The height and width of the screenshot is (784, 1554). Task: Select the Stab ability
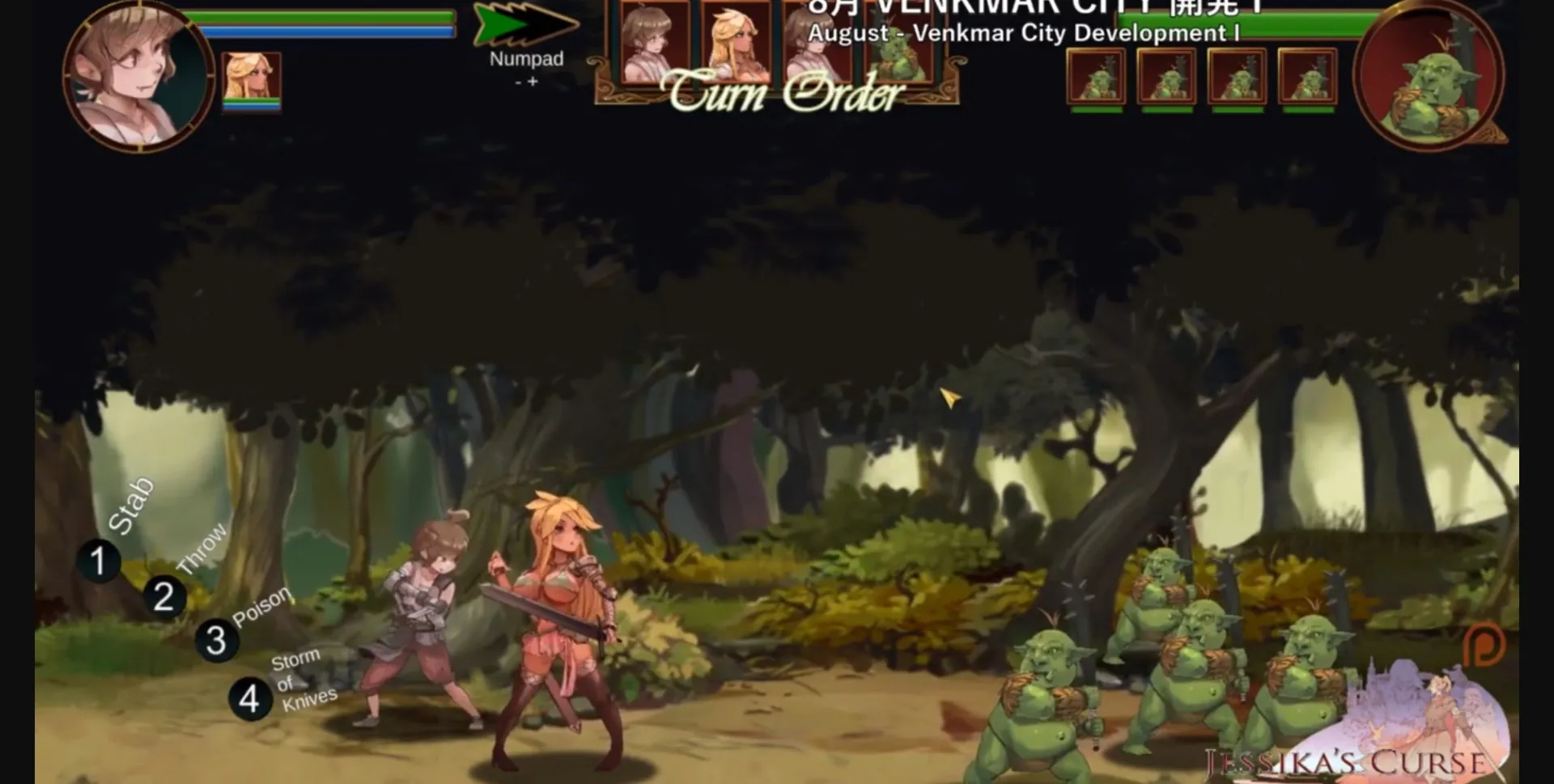(x=99, y=561)
